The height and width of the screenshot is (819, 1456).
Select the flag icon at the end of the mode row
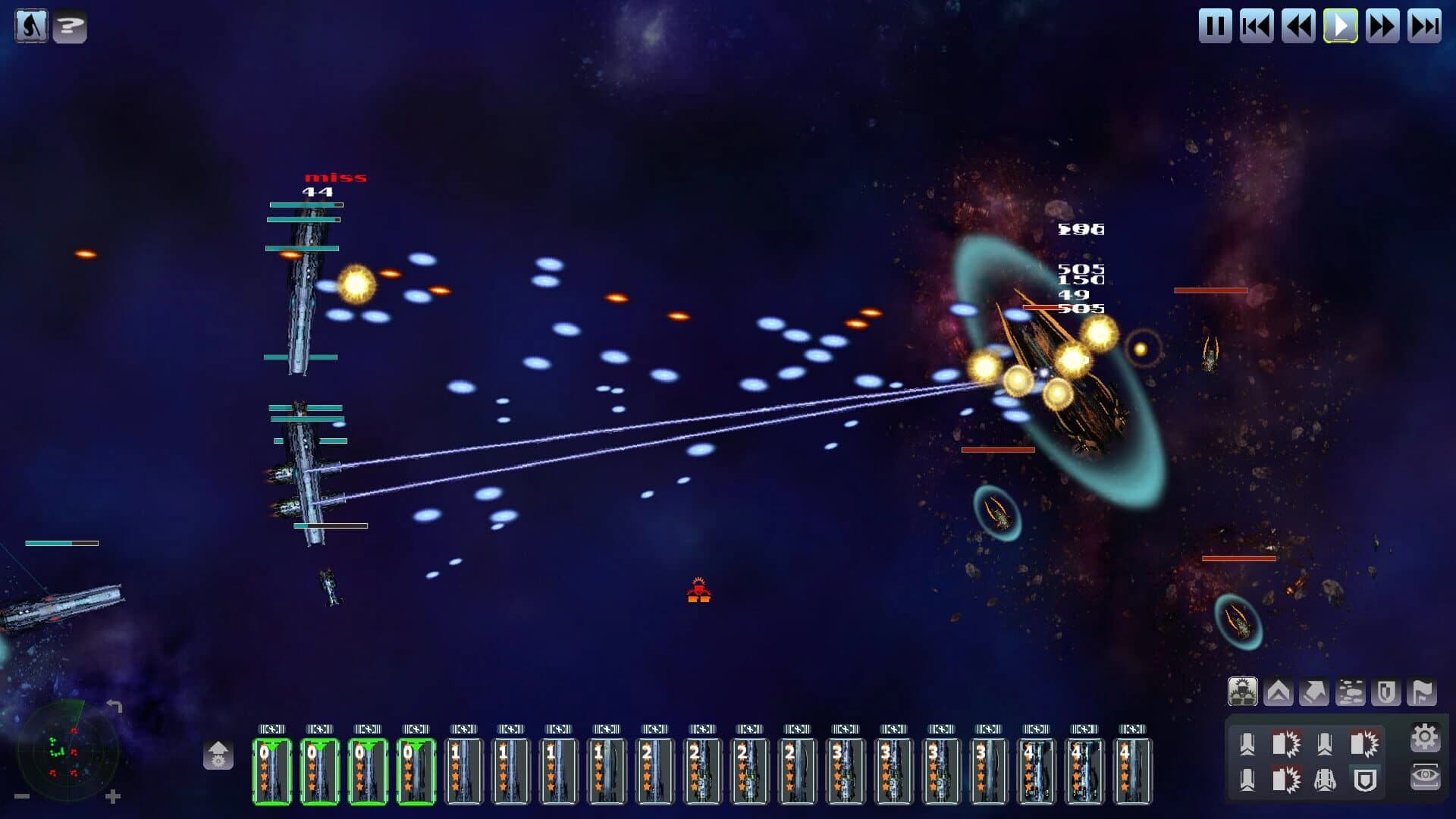[x=1421, y=689]
